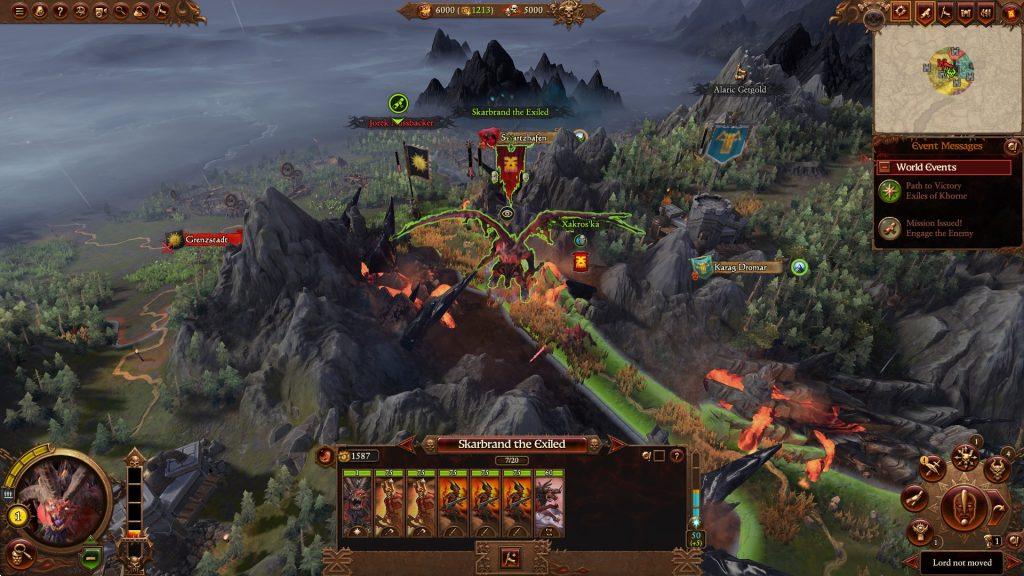Screen dimensions: 1024x576
Task: Collapse the World Events section
Action: (x=884, y=167)
